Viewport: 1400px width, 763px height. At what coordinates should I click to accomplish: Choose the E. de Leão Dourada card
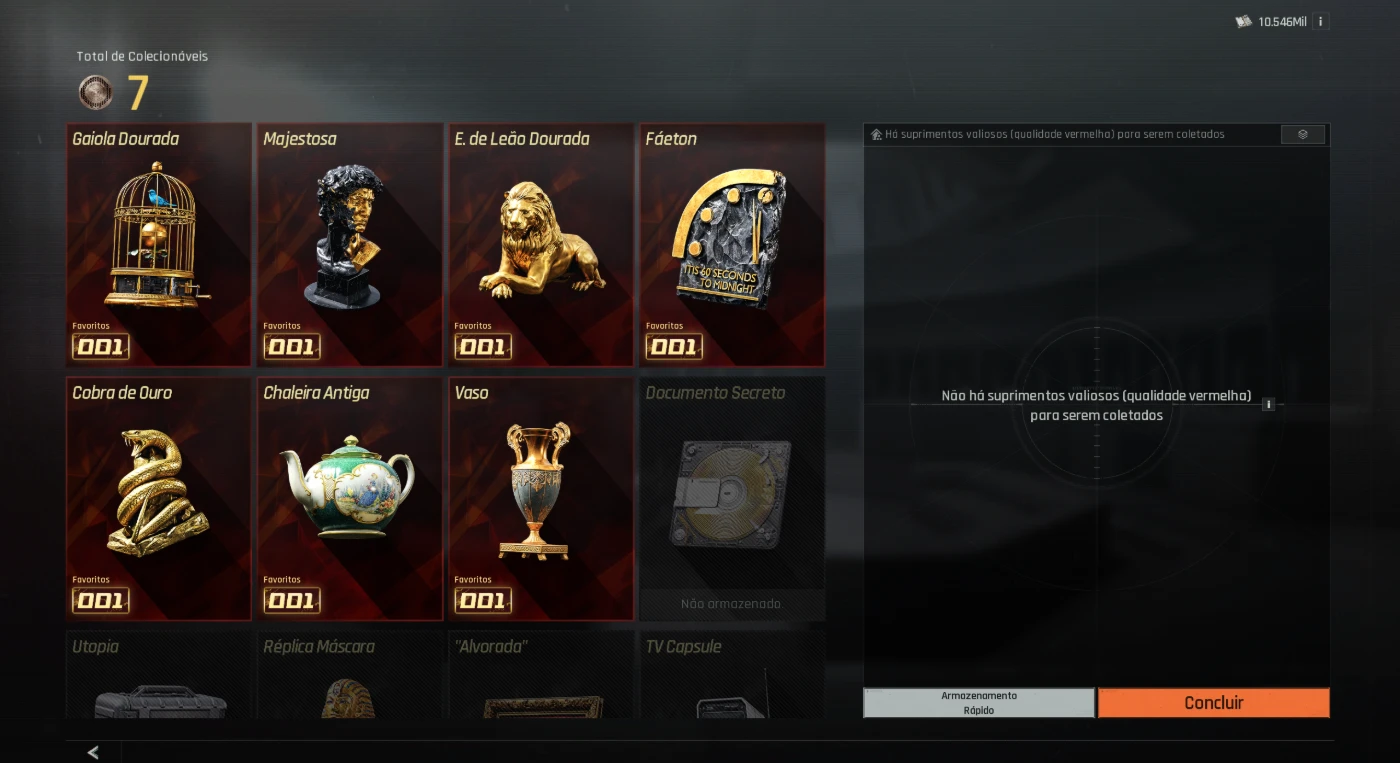pos(541,244)
